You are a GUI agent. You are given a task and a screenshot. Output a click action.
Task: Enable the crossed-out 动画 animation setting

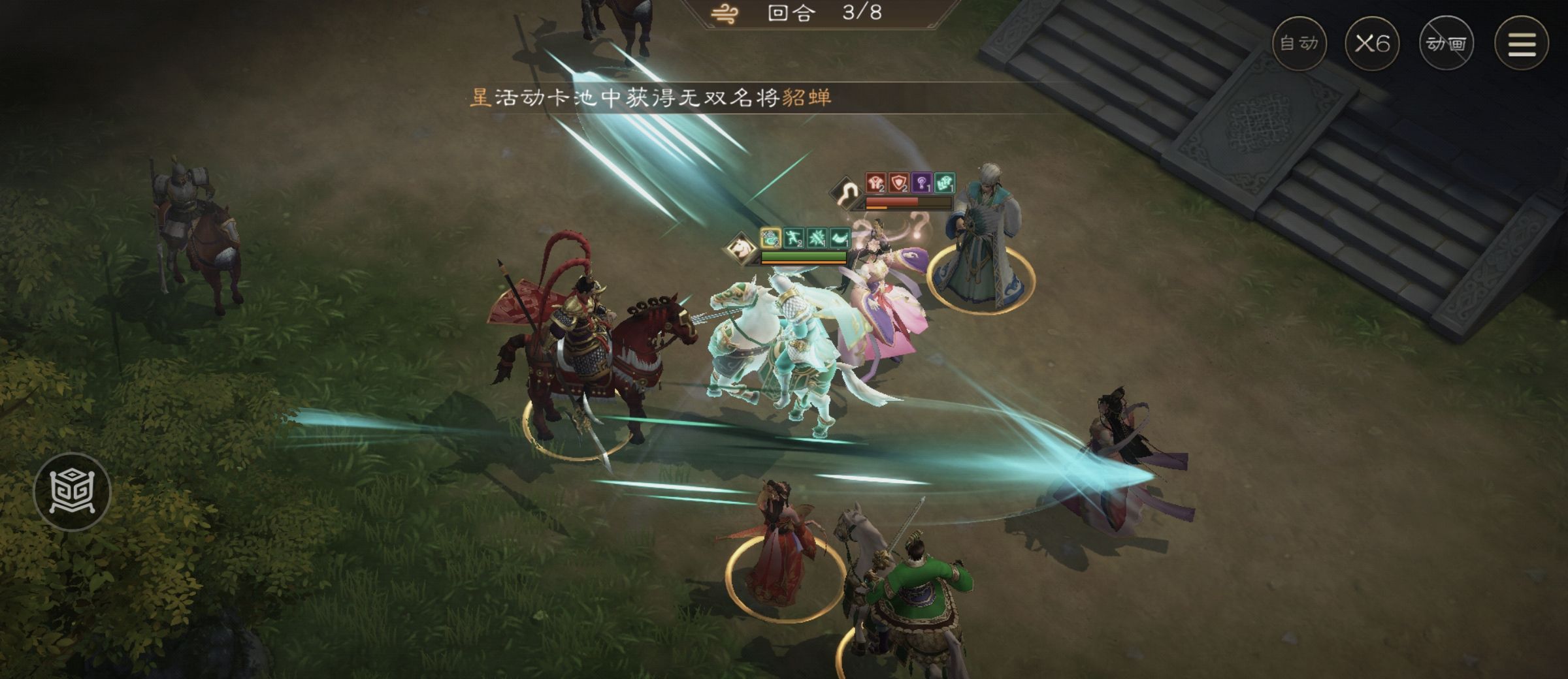point(1447,42)
